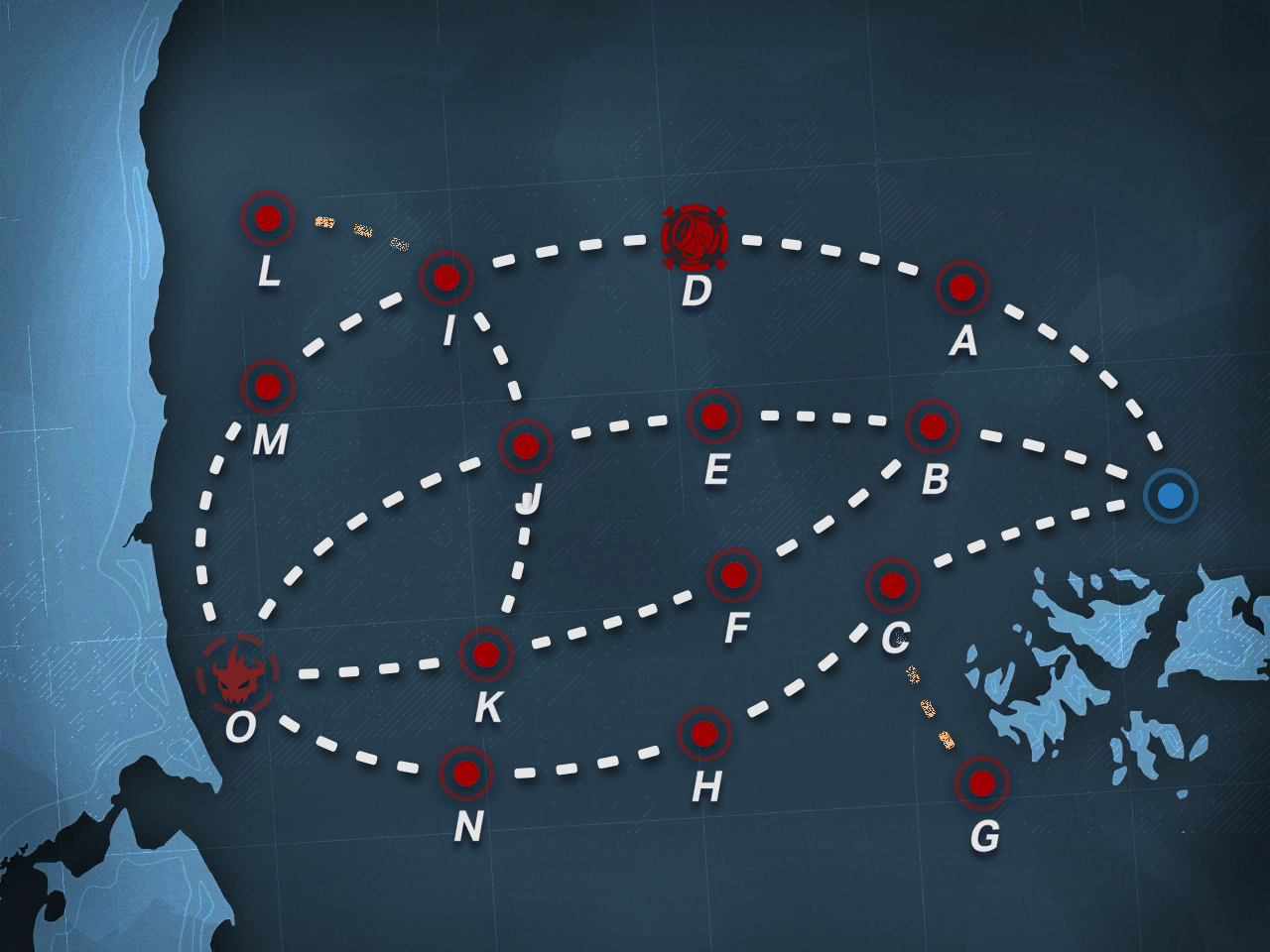Select map node K
This screenshot has width=1270, height=952.
[486, 654]
